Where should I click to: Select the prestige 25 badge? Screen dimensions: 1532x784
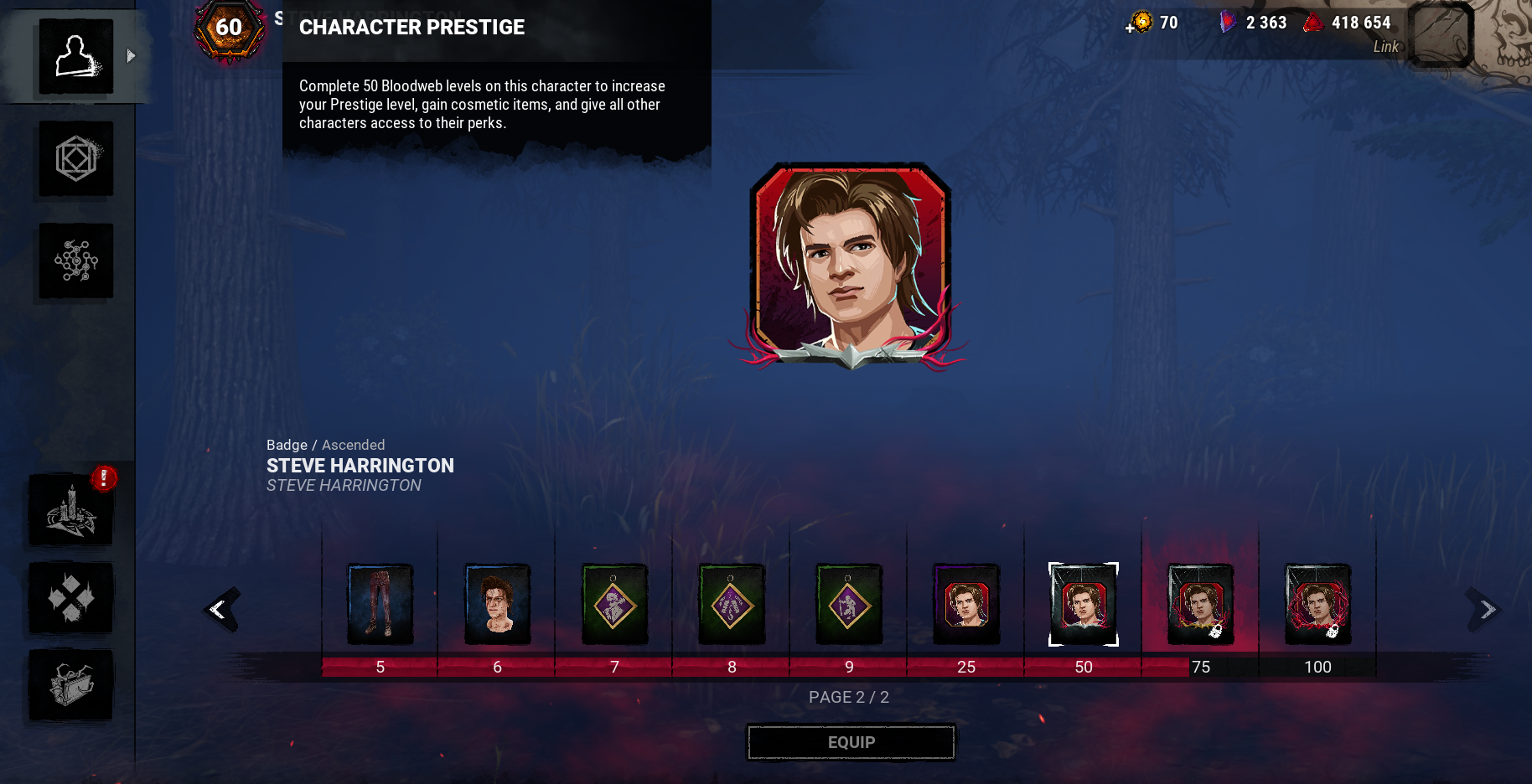966,605
